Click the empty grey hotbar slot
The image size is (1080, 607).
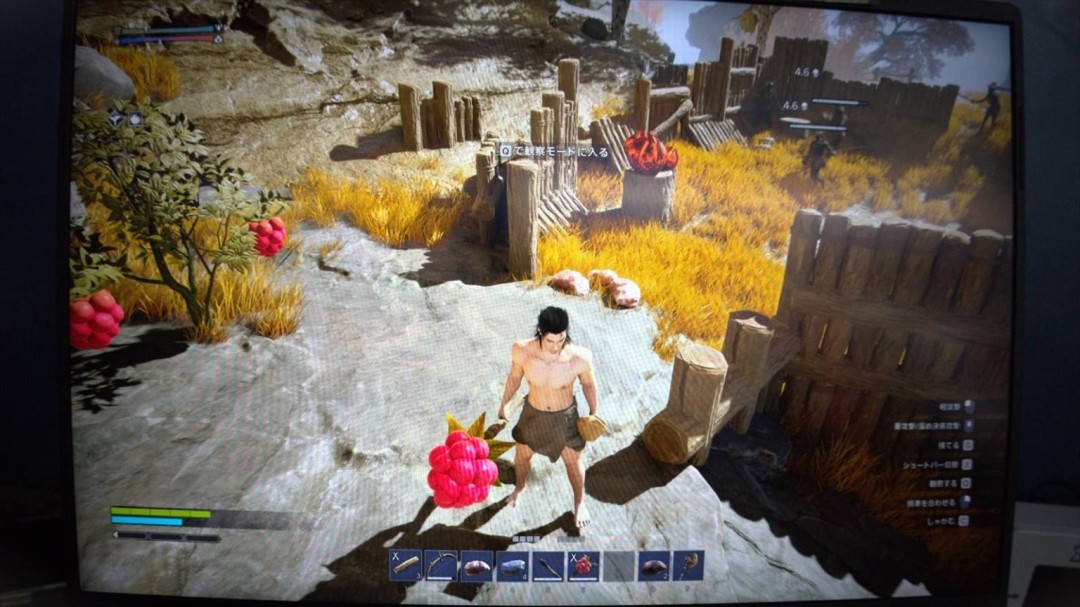tap(619, 566)
